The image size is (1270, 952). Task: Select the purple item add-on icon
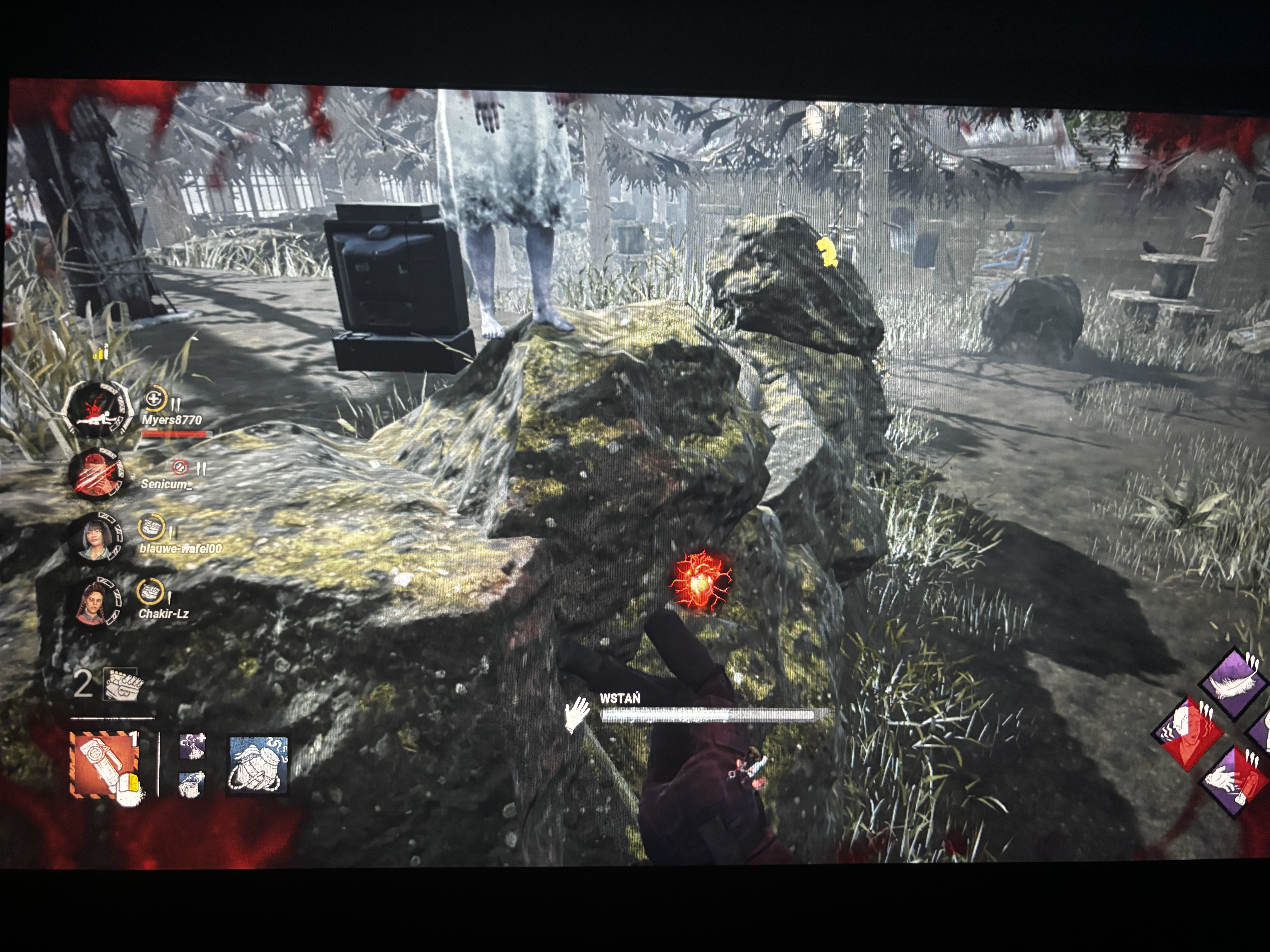[192, 747]
